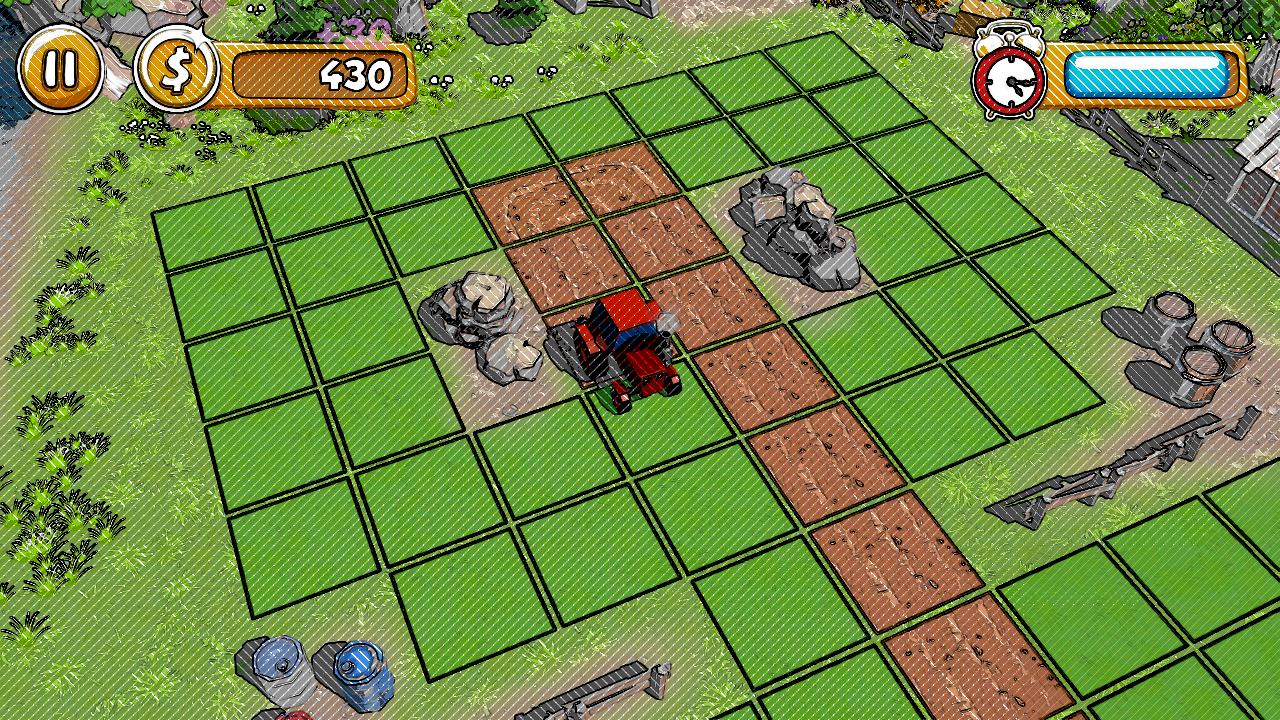Click the cyan progress bar
This screenshot has height=720, width=1280.
click(x=1148, y=71)
